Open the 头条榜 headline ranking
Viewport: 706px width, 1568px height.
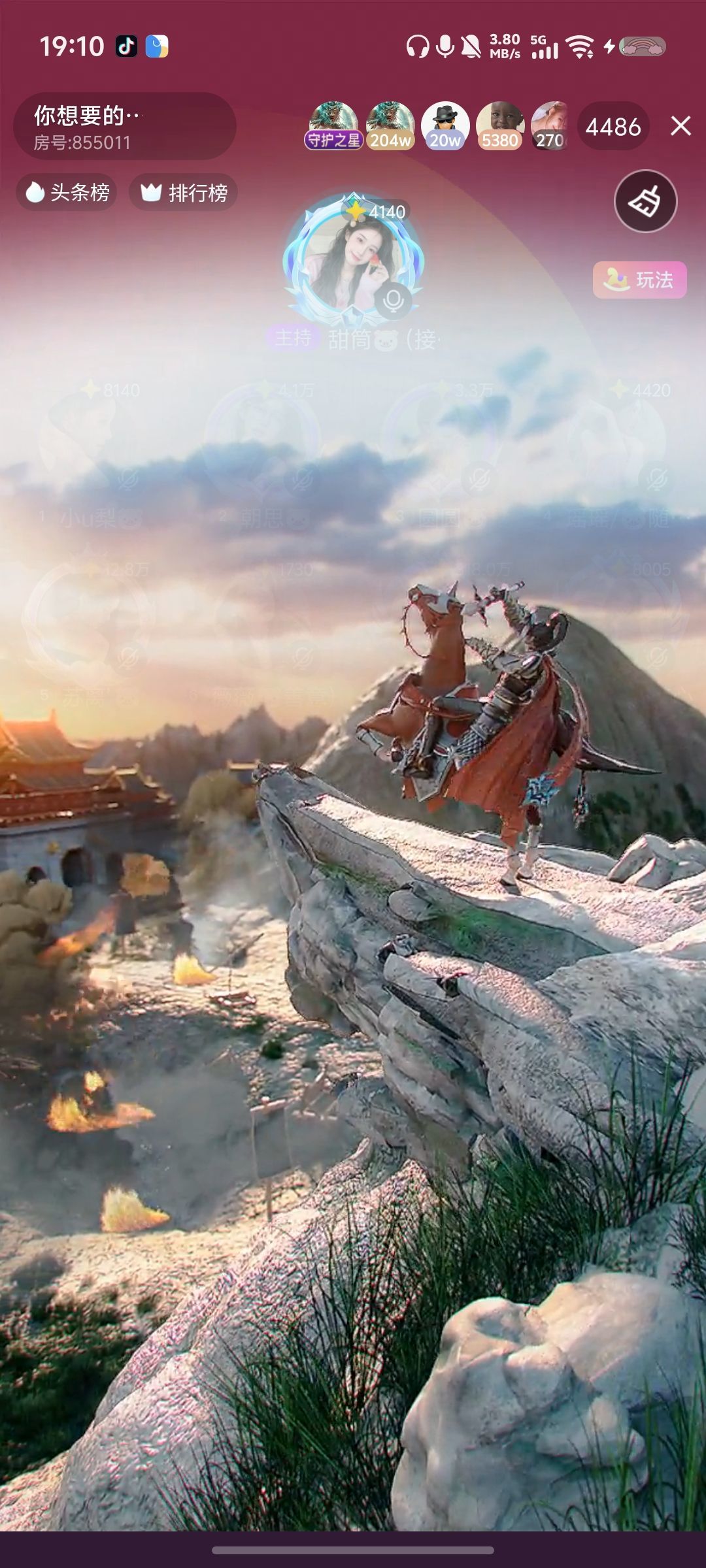point(67,192)
